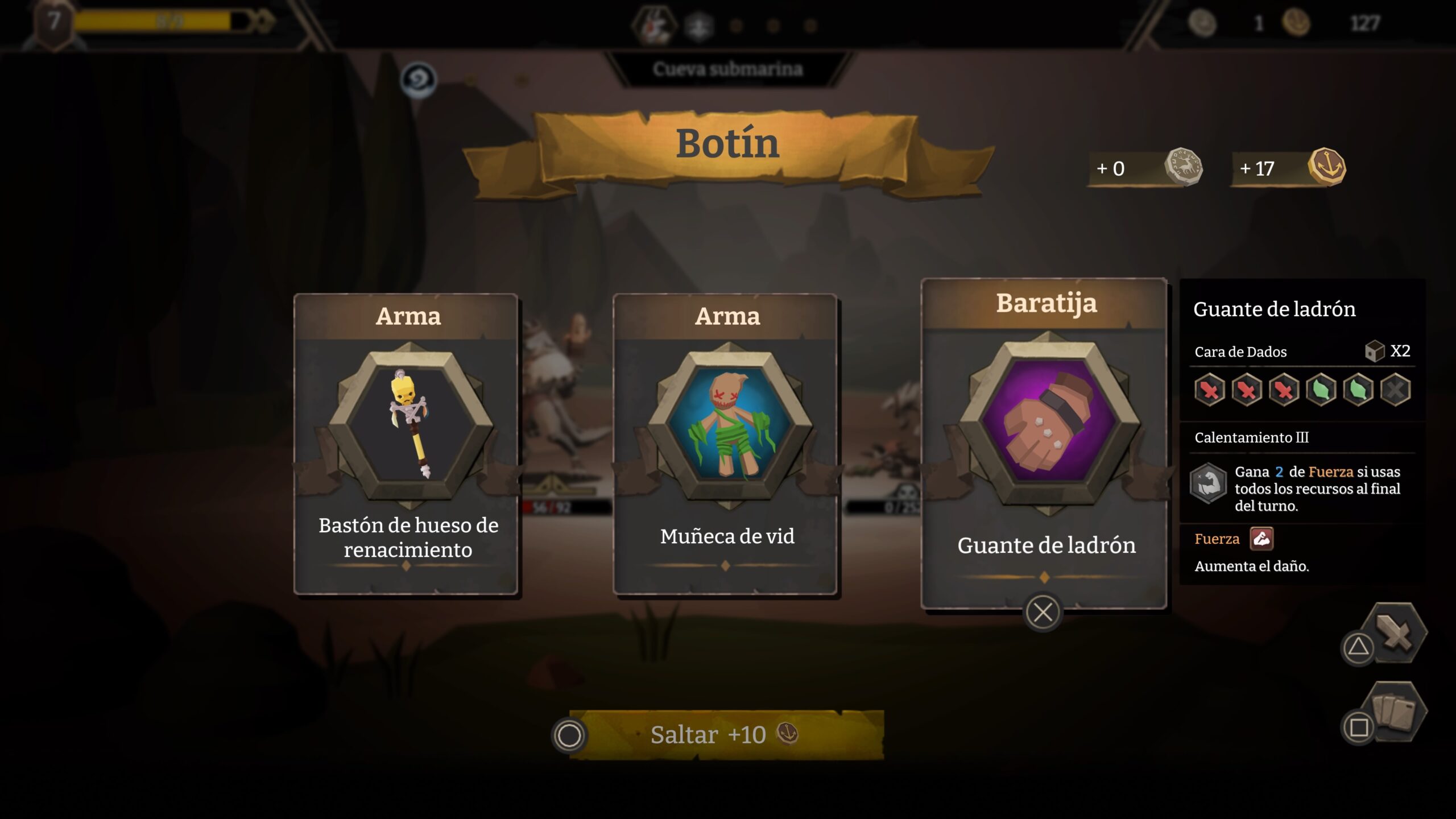Select the Muñeca de vid weapon card

(x=725, y=444)
